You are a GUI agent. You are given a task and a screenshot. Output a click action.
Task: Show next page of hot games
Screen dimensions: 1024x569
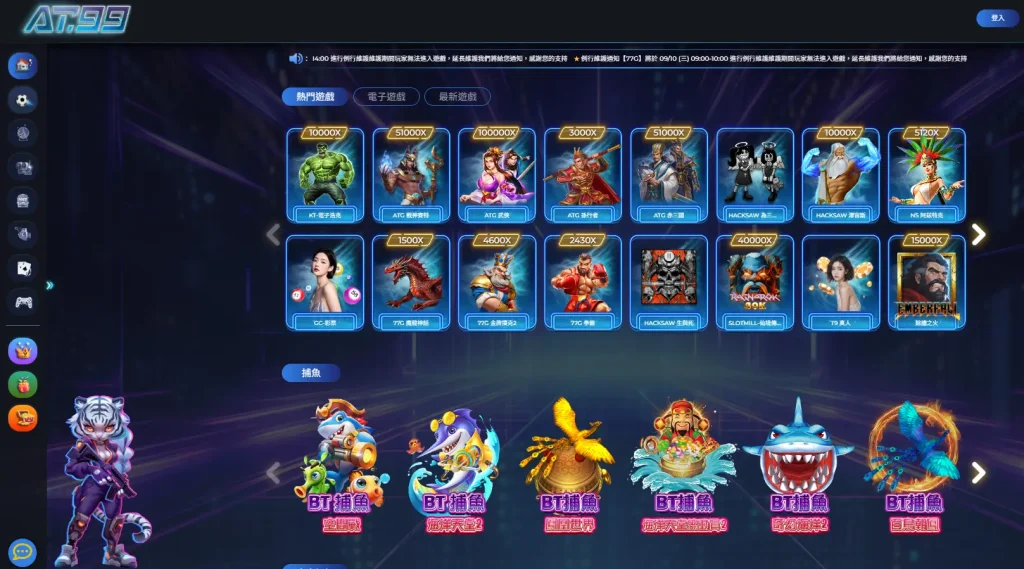978,234
